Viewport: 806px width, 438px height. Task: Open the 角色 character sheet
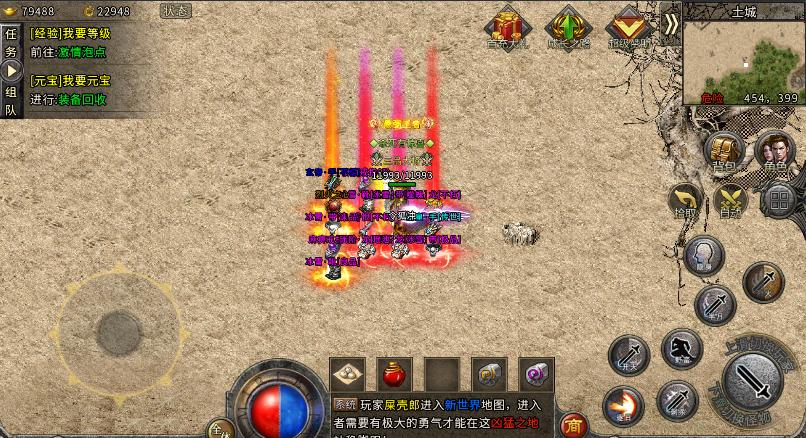point(774,151)
